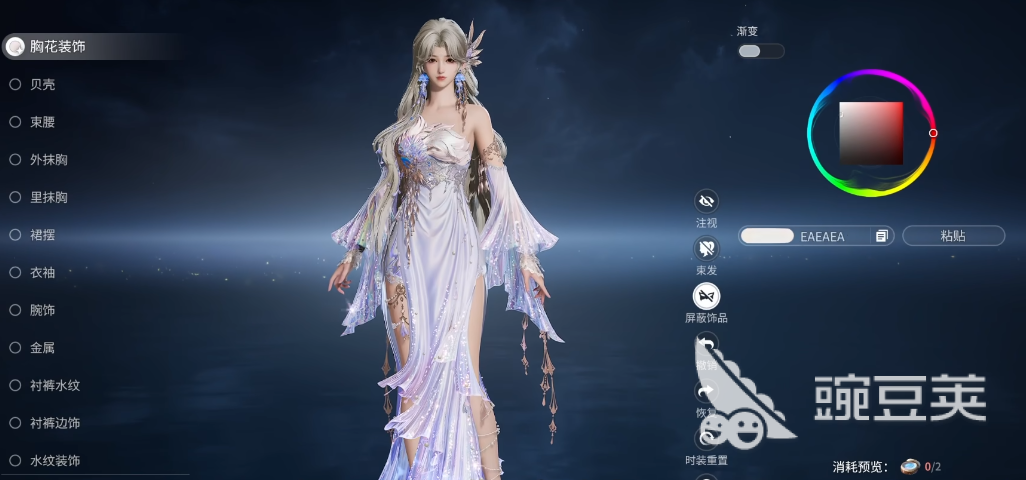Select the 胸花装饰 dye part
The image size is (1026, 480).
tap(57, 46)
